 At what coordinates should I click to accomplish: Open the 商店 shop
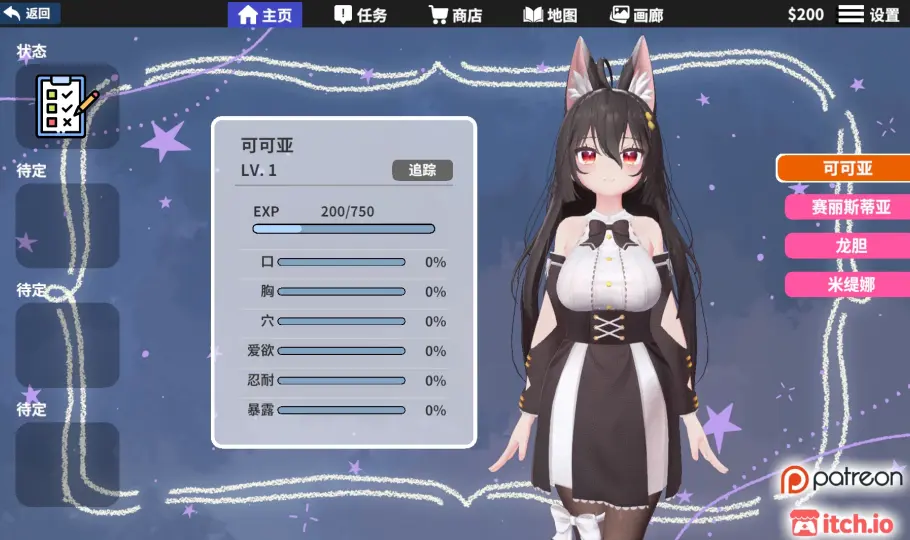click(455, 15)
